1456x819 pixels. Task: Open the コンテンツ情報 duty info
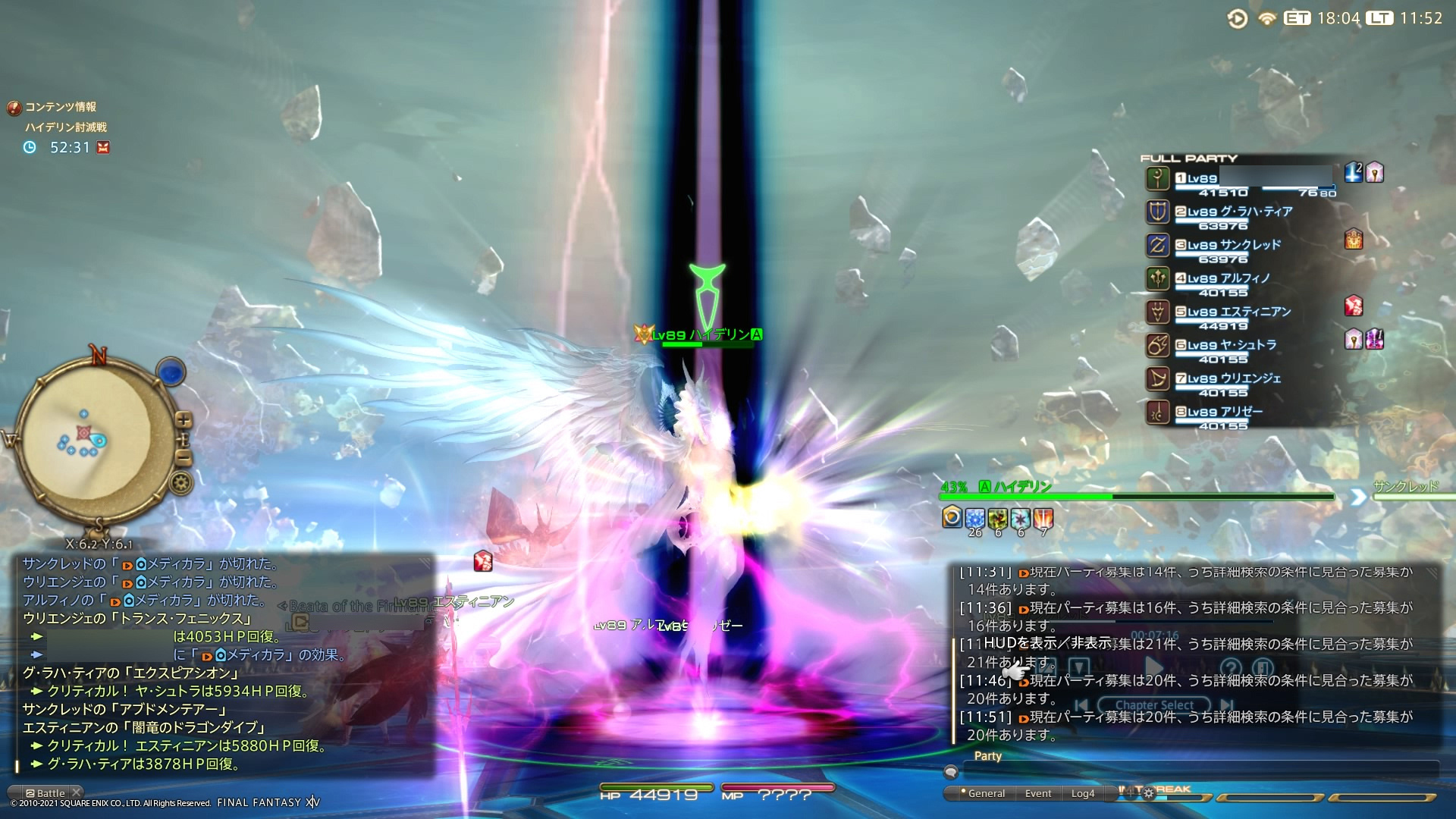(60, 107)
